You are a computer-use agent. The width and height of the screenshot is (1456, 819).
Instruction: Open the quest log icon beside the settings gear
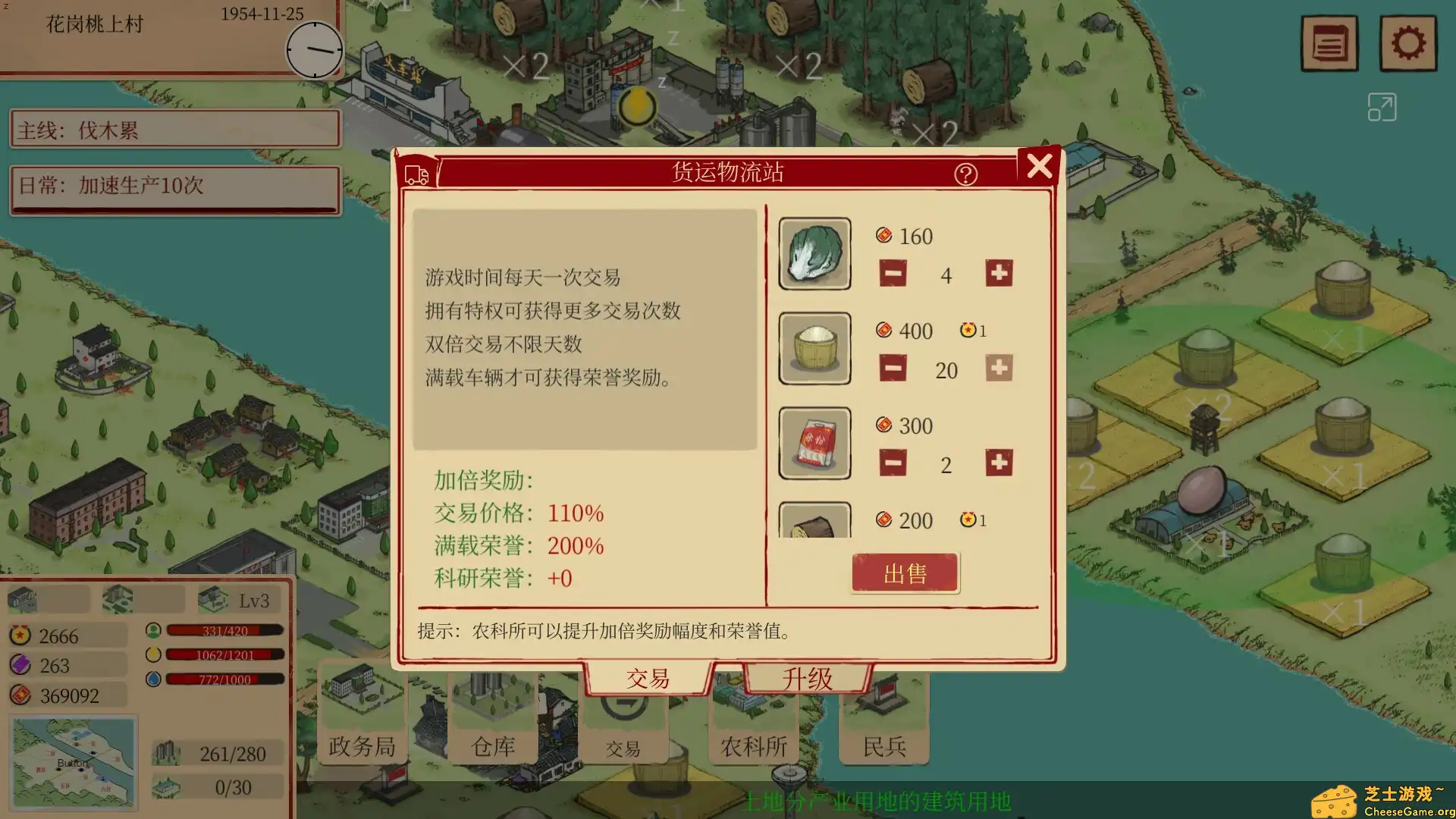(x=1329, y=43)
